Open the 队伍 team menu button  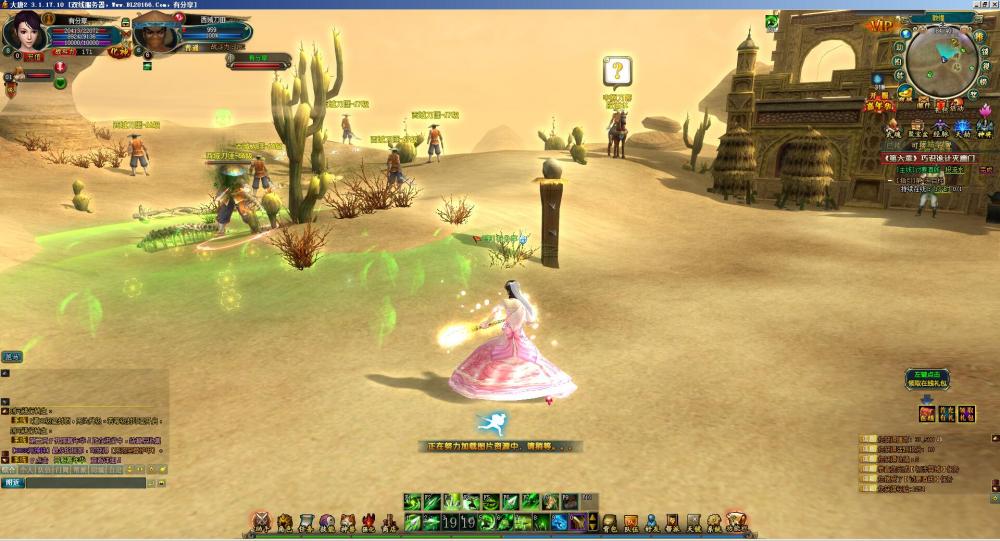pos(631,522)
